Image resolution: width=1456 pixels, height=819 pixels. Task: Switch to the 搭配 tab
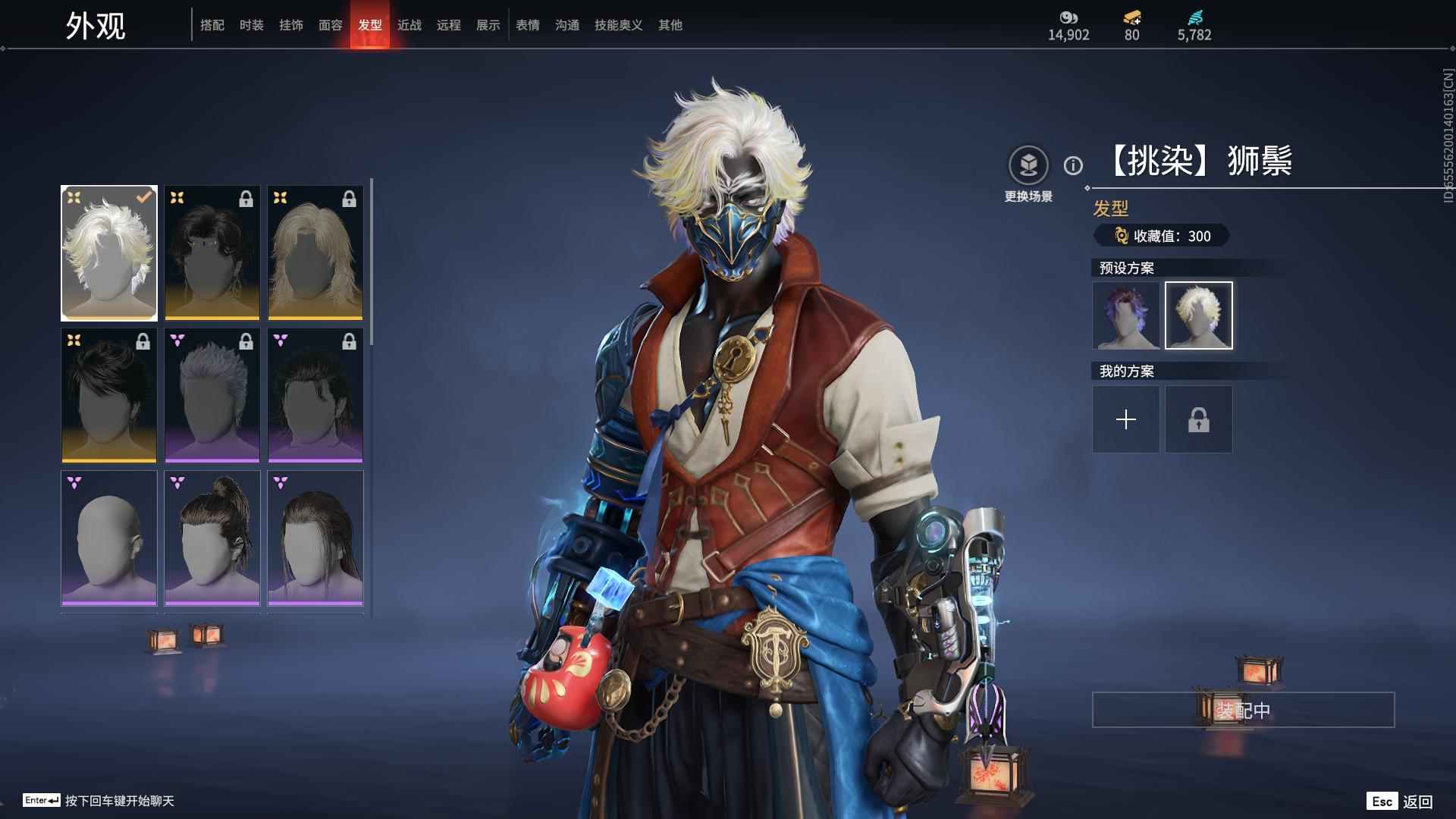pos(212,25)
